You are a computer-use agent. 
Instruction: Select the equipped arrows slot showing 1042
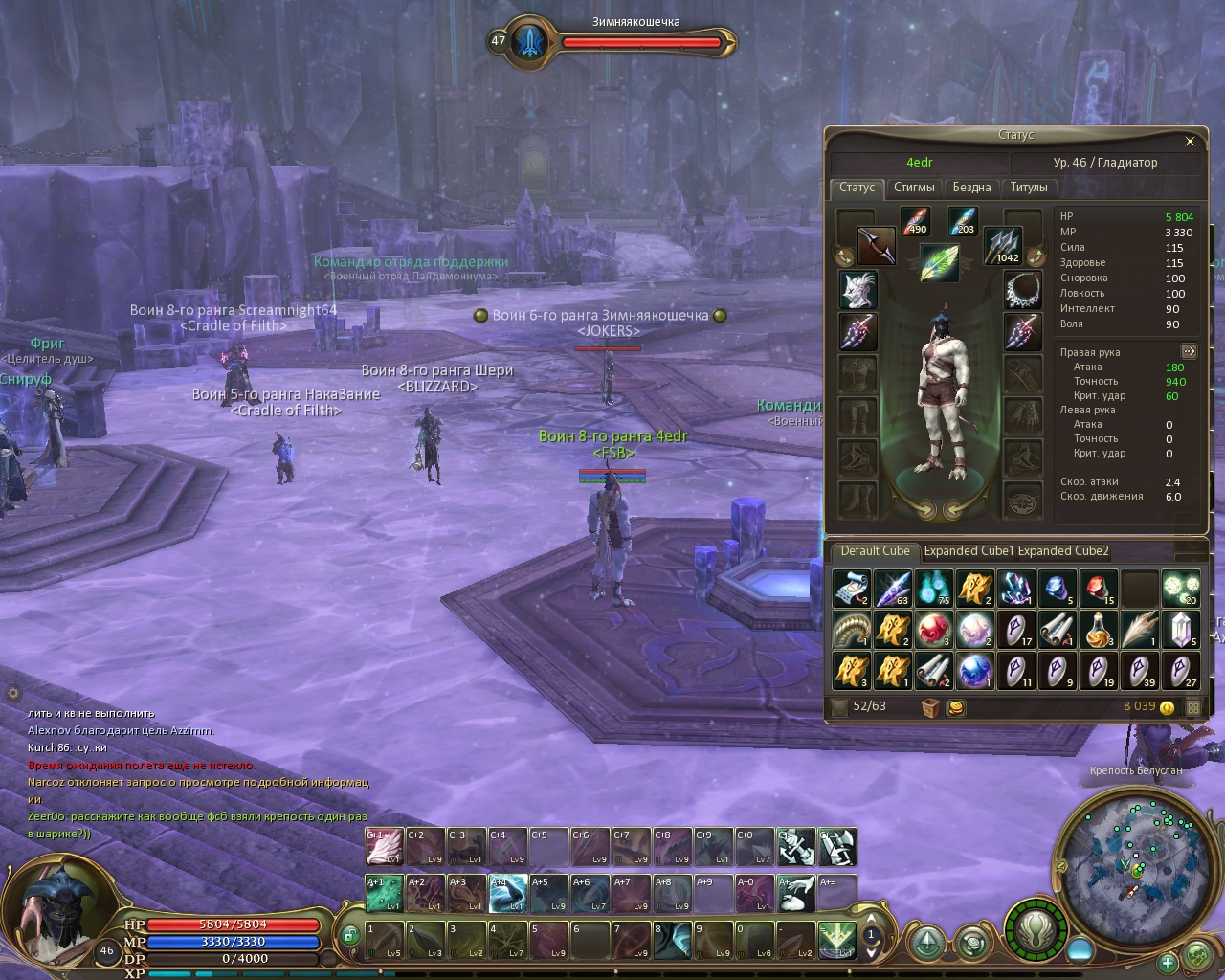[1003, 246]
